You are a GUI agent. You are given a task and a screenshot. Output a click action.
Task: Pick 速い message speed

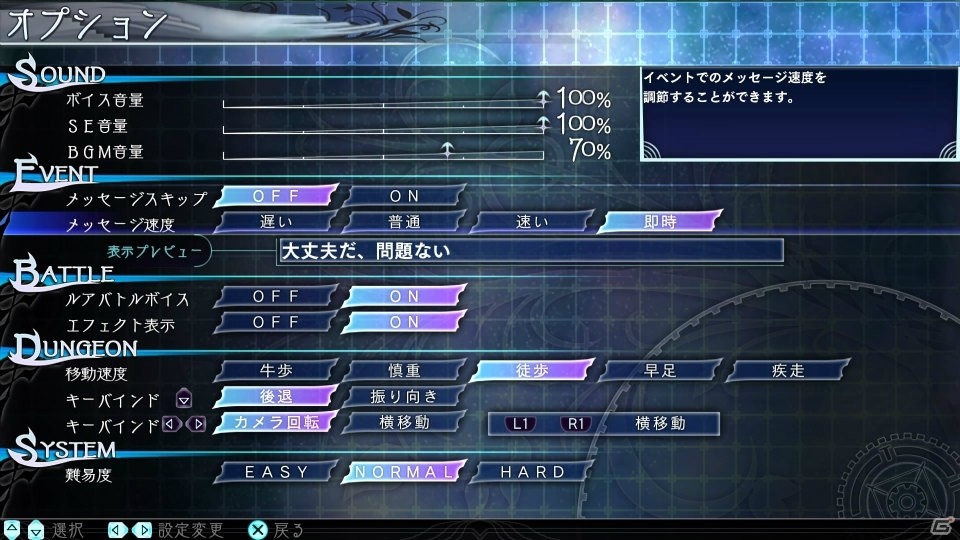pyautogui.click(x=532, y=222)
